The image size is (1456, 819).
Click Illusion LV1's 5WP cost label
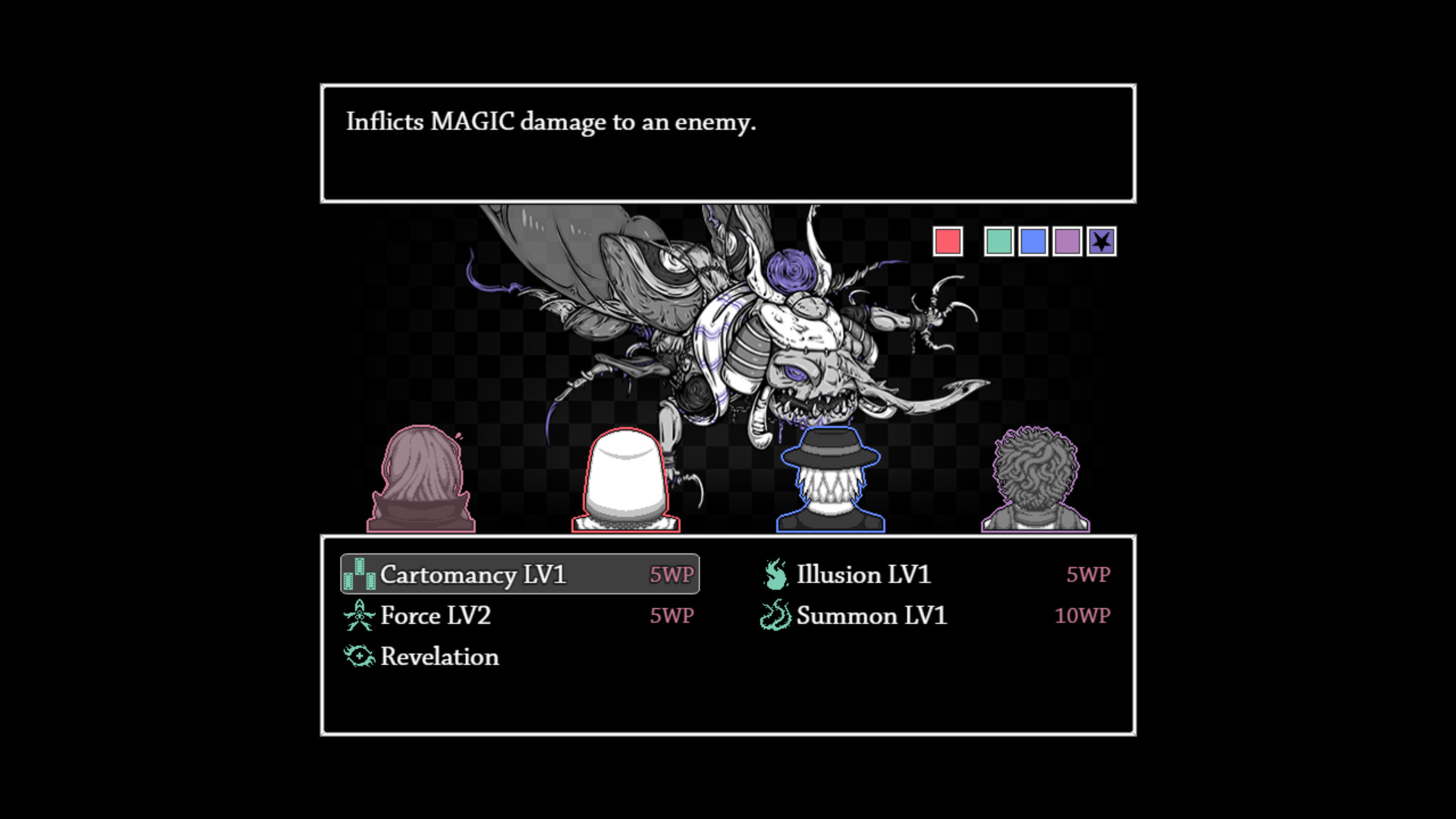[x=1088, y=575]
